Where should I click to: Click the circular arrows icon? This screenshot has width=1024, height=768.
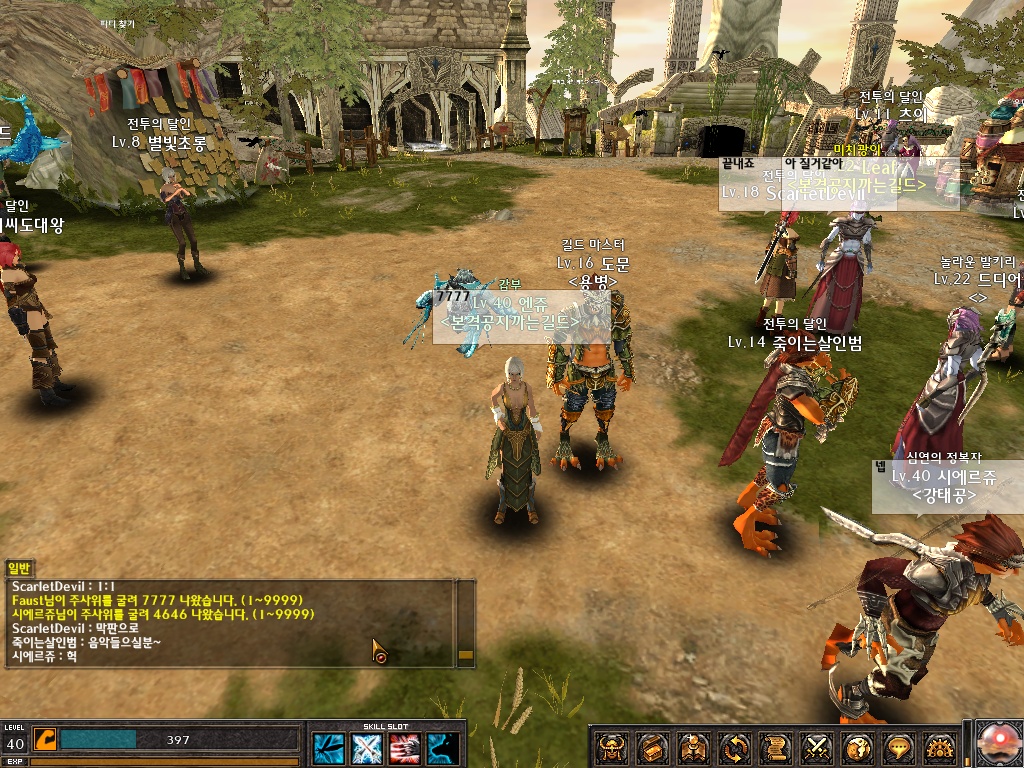735,746
